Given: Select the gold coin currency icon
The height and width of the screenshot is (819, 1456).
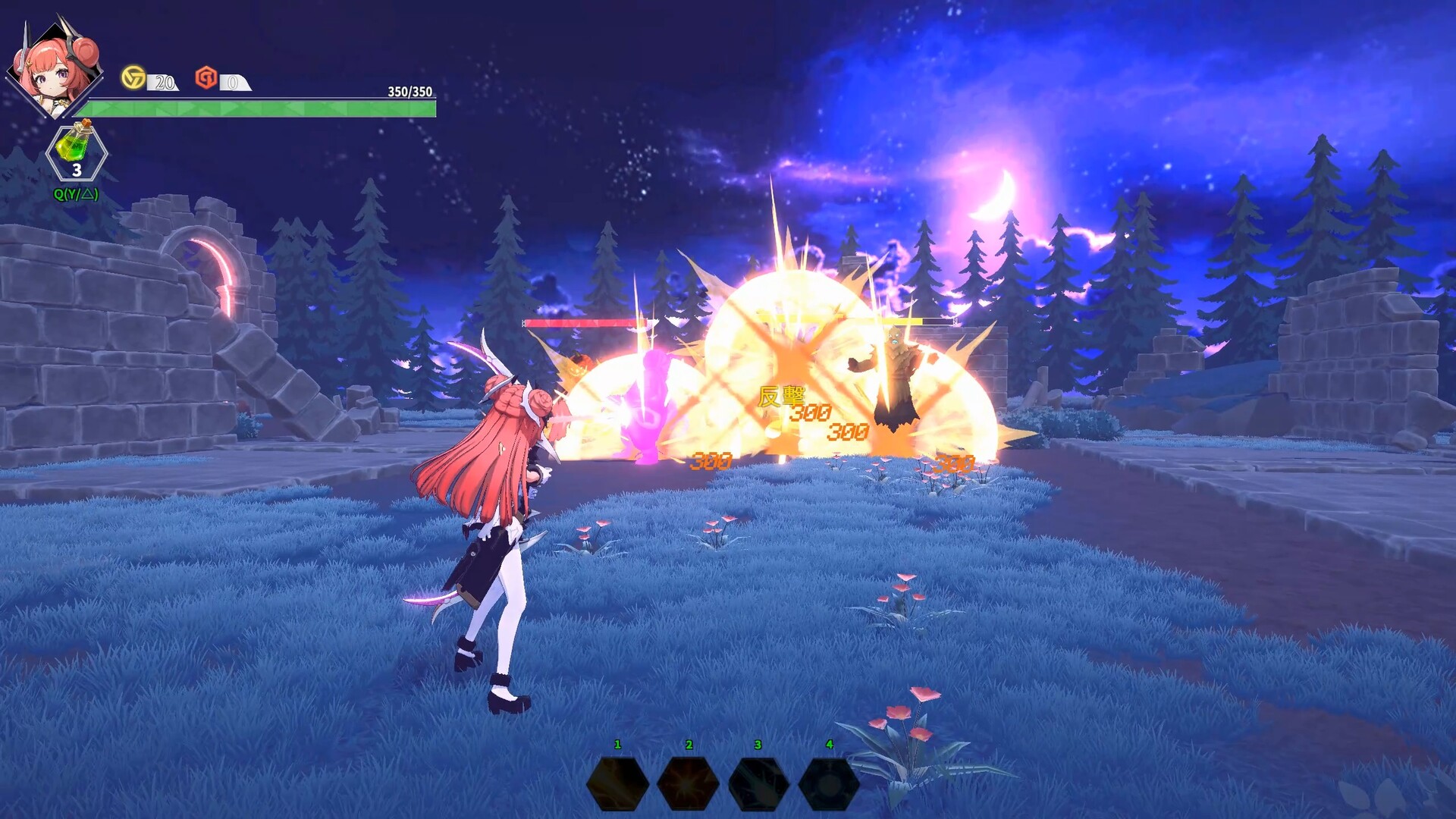Looking at the screenshot, I should click(x=133, y=77).
